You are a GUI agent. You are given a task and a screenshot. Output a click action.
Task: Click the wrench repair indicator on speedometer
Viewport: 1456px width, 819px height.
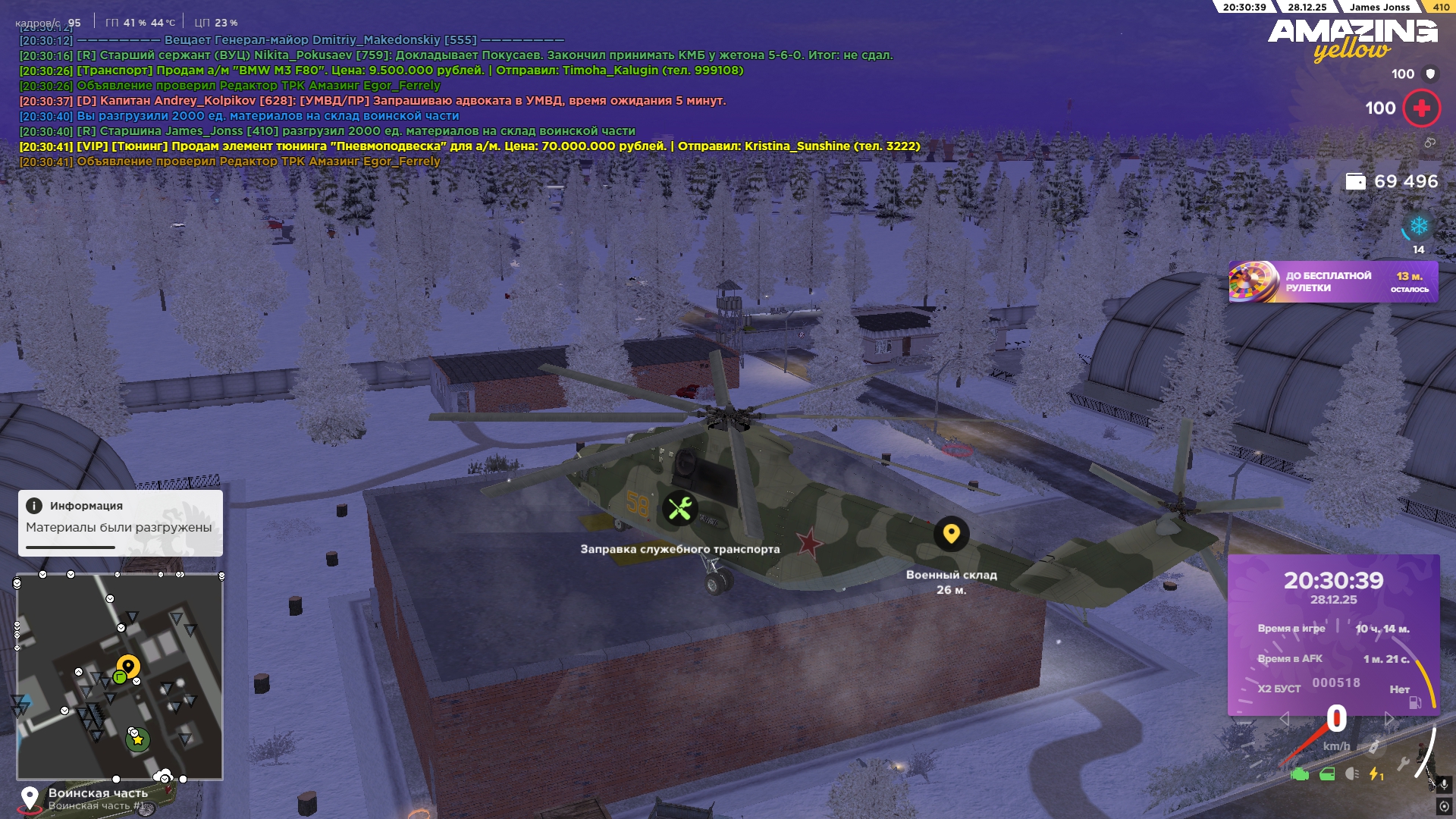[x=1403, y=764]
